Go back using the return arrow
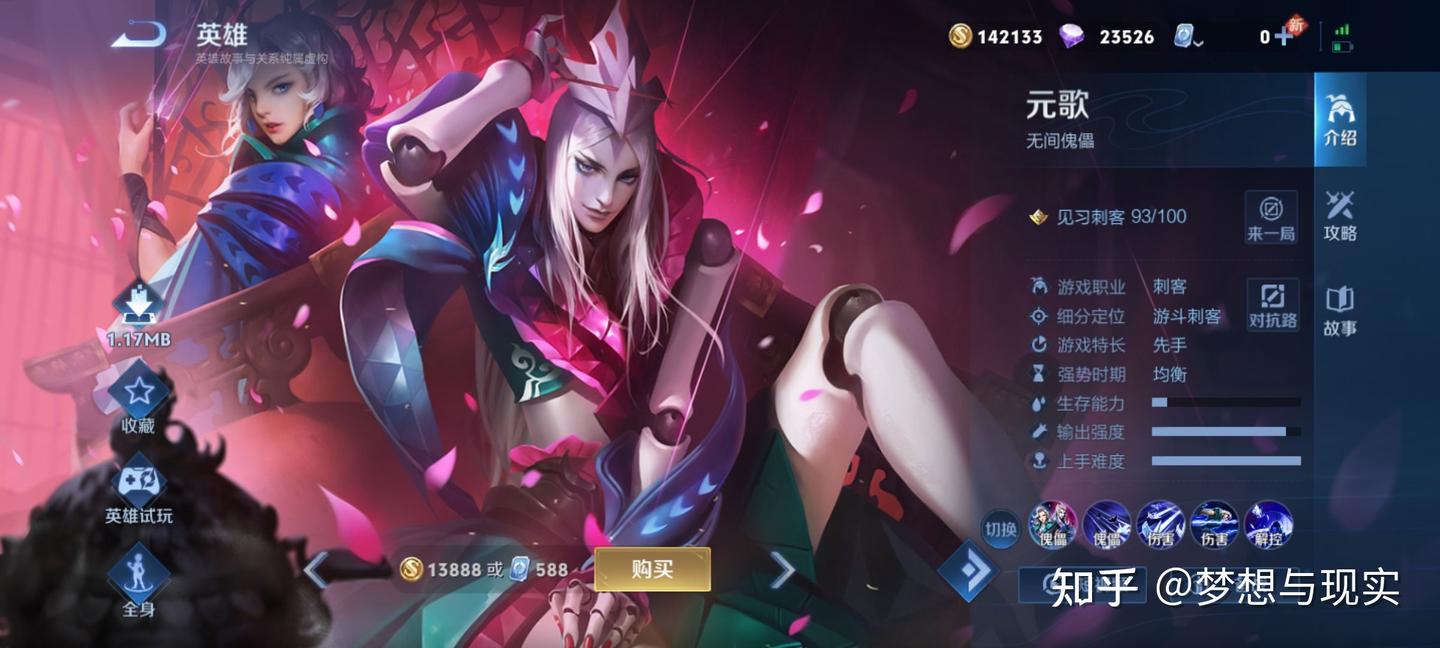This screenshot has width=1440, height=648. (x=138, y=36)
